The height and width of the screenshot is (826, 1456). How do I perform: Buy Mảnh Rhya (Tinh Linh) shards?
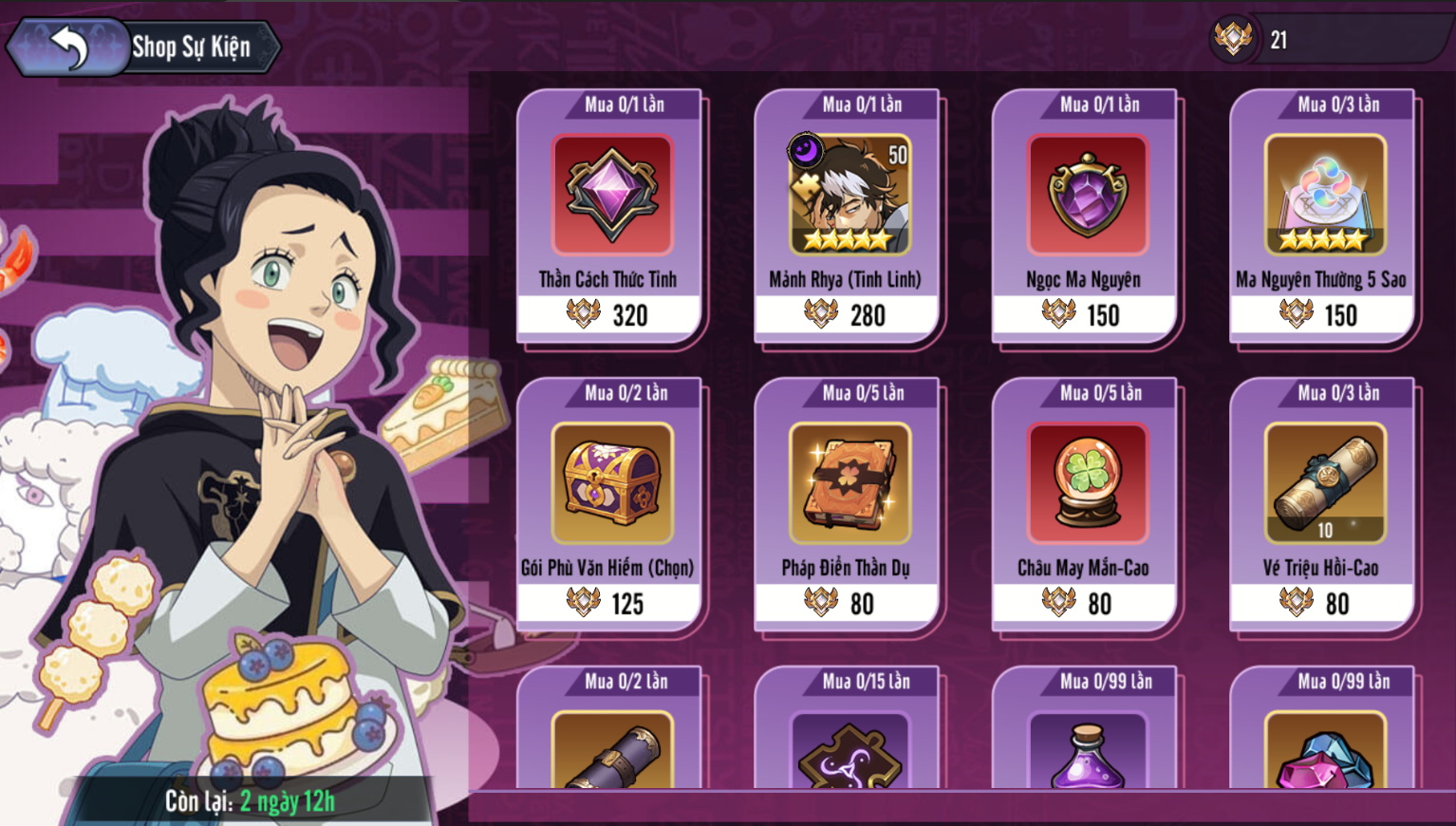tap(849, 195)
